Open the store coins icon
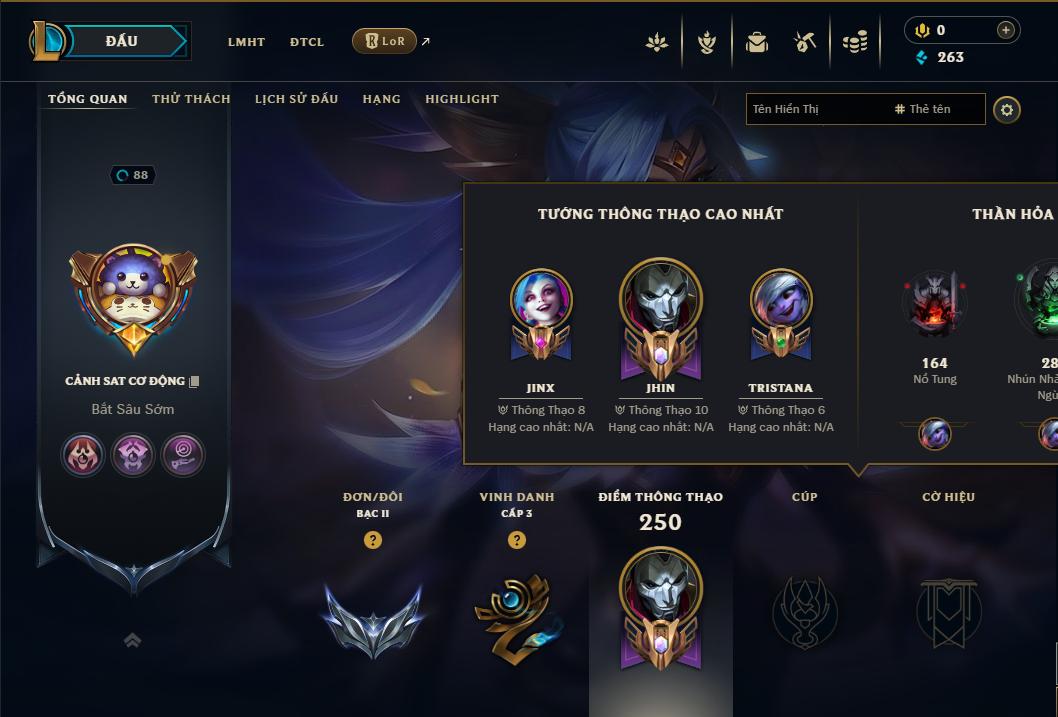 (855, 42)
